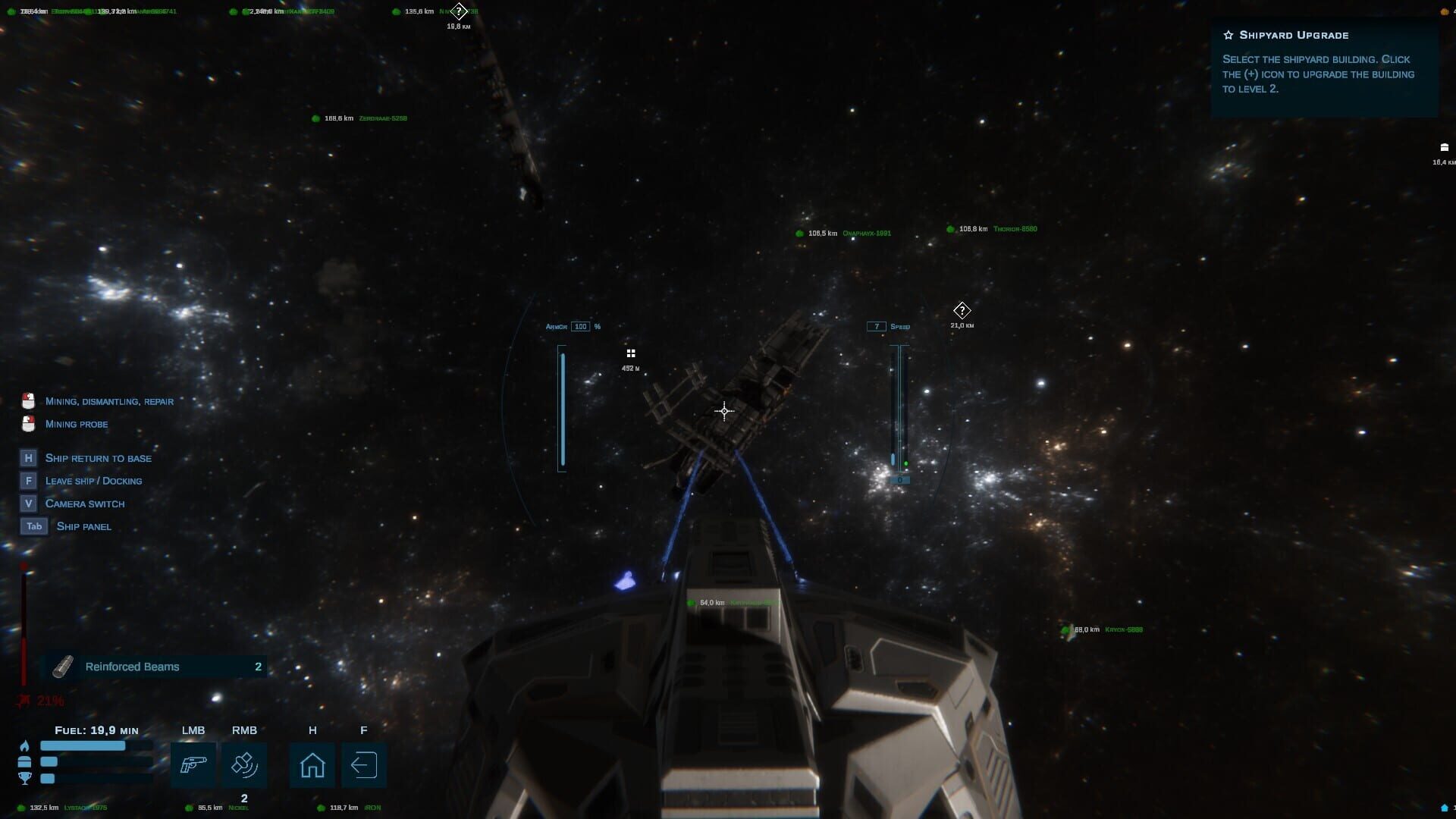Select the Reinforced Beams equipment icon
The image size is (1456, 819).
coord(61,667)
